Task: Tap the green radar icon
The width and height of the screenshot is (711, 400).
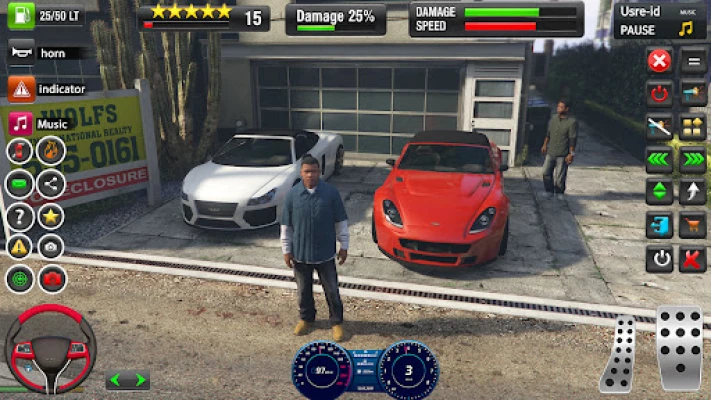Action: tap(20, 278)
